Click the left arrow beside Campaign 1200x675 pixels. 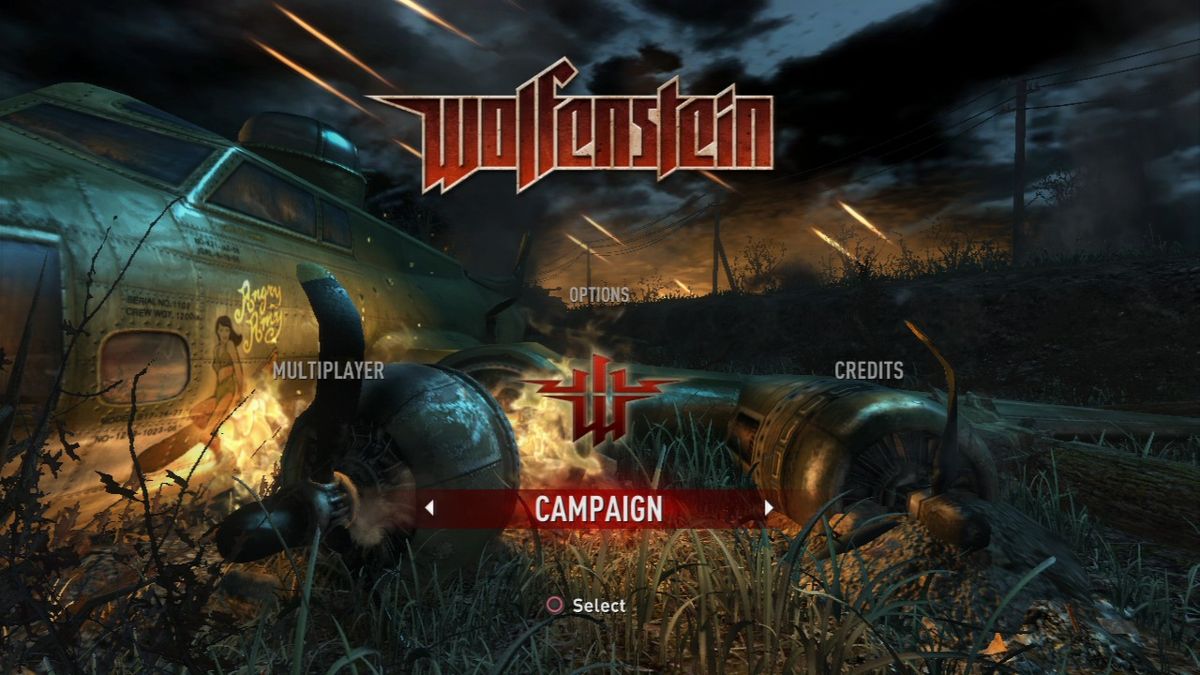click(429, 508)
